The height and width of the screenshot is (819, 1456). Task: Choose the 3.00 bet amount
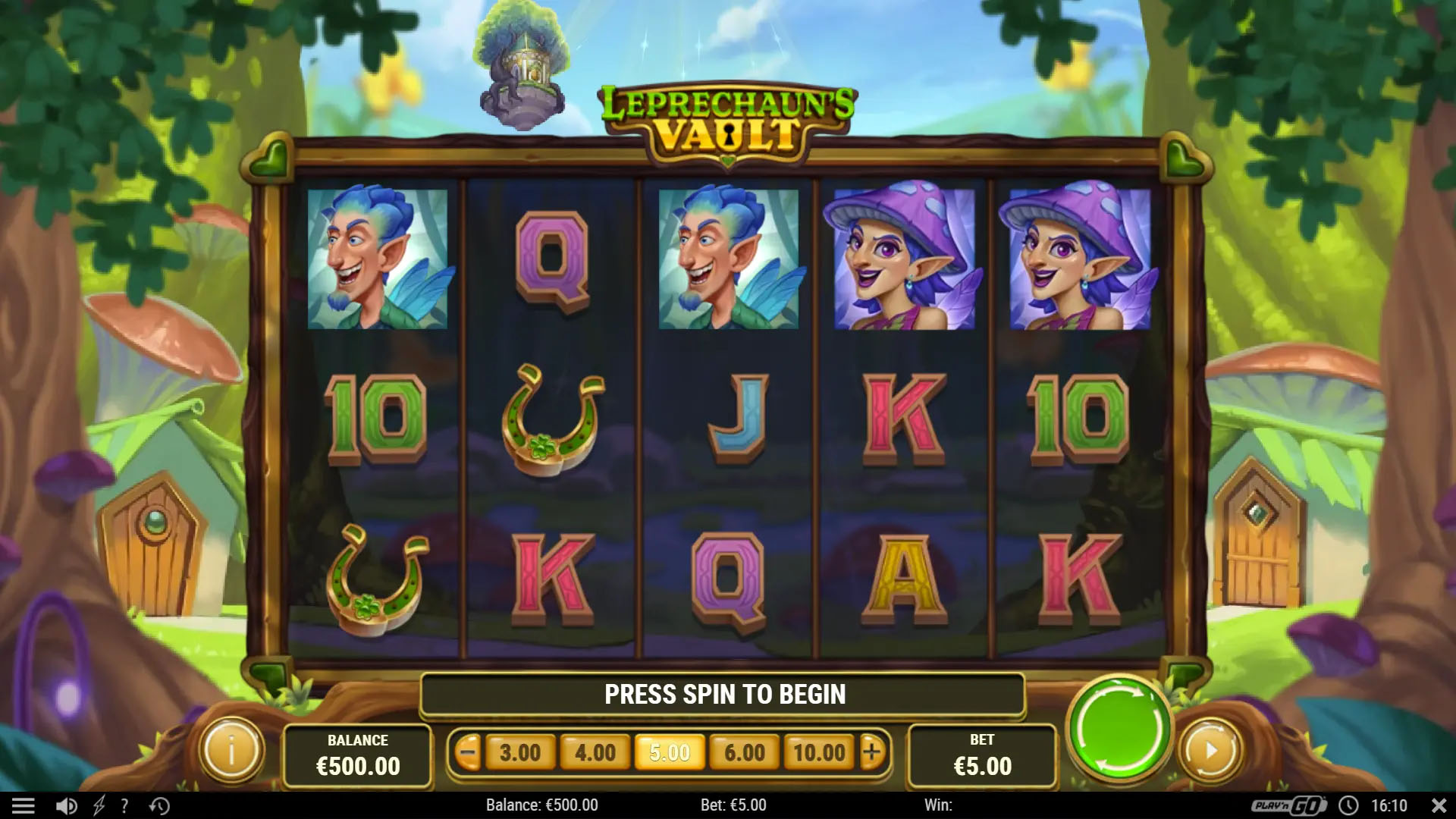point(520,753)
